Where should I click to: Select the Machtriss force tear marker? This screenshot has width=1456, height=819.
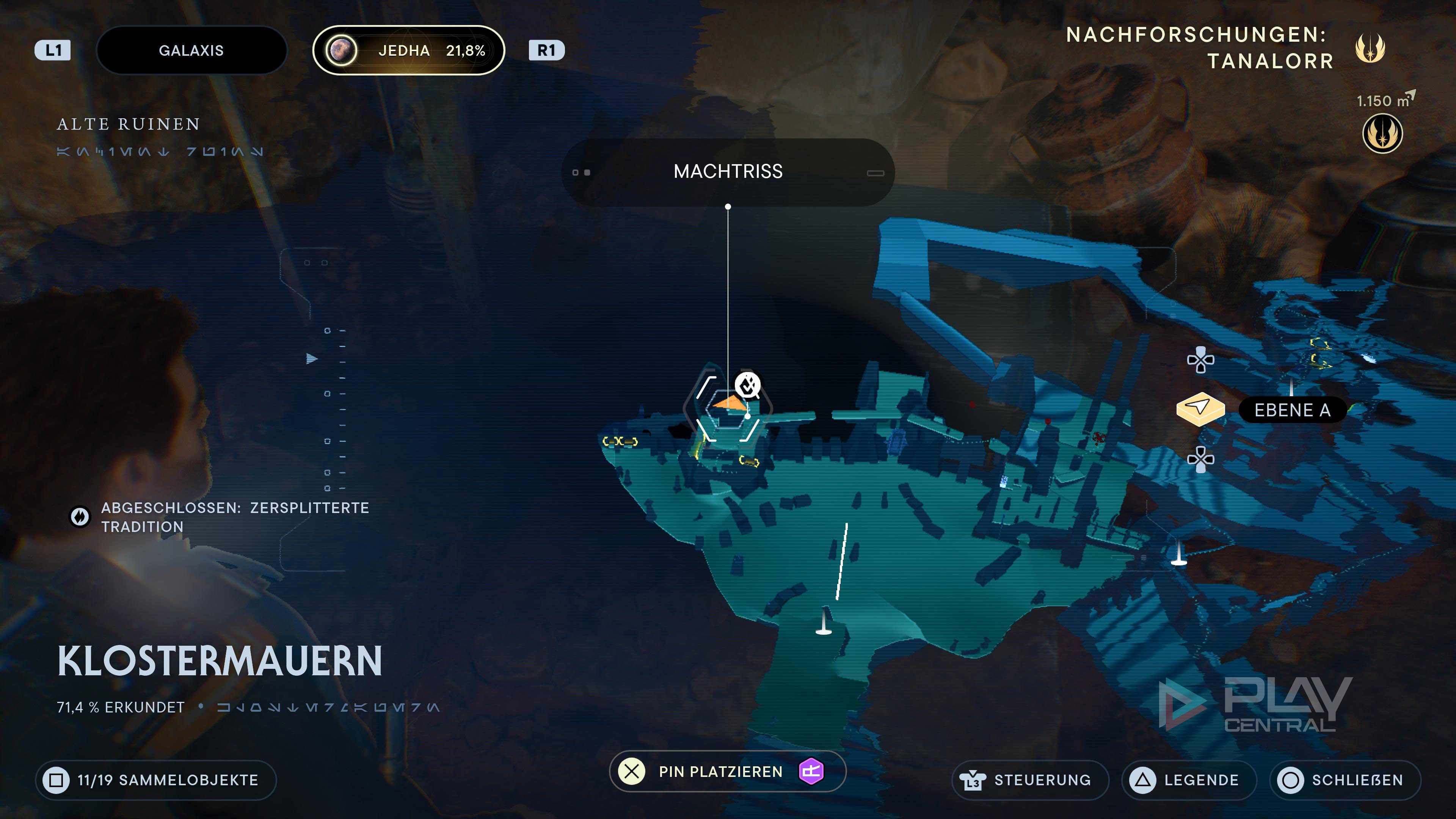tap(748, 386)
